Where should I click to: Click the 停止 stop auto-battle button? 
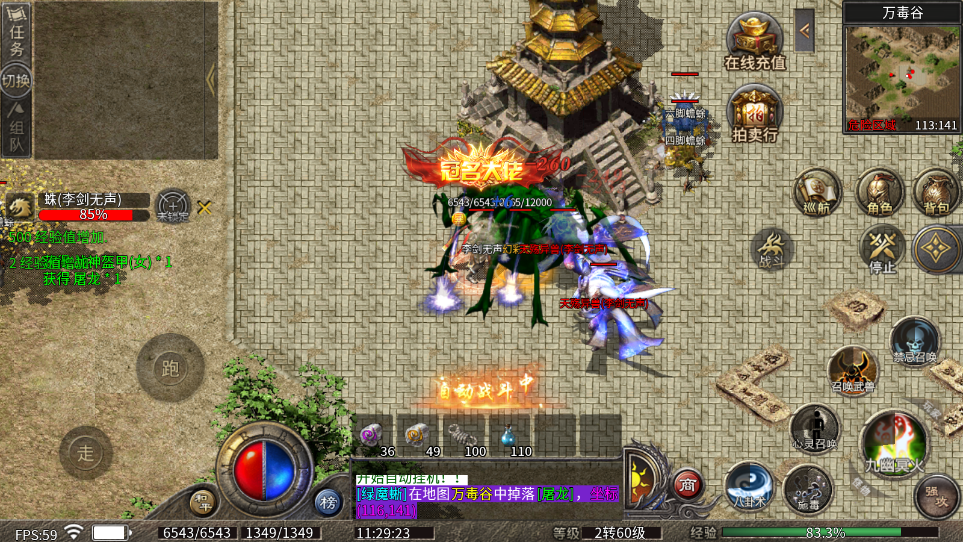tap(881, 247)
